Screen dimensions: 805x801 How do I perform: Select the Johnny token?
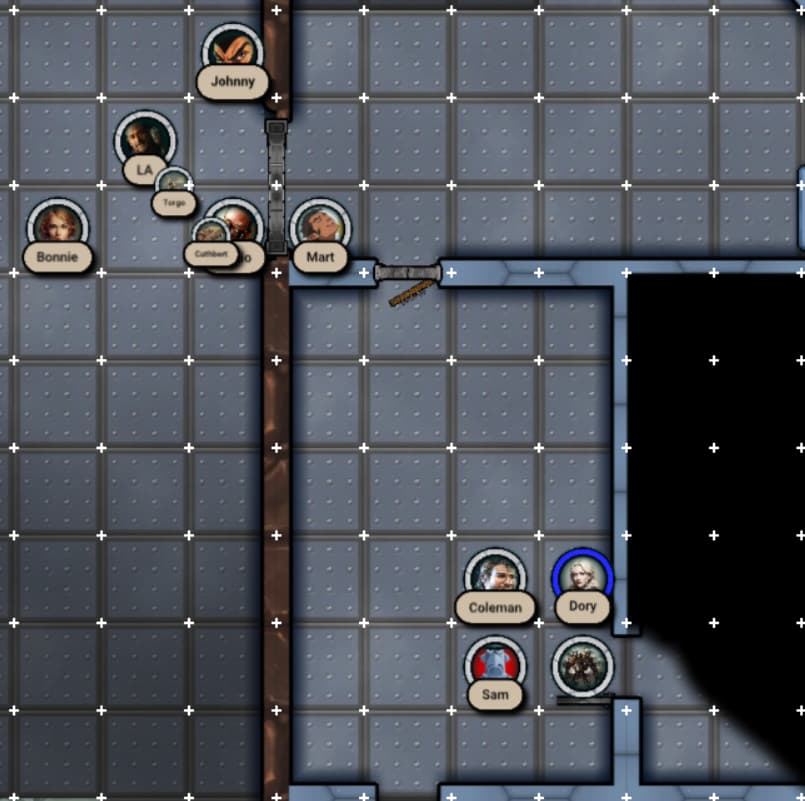[x=233, y=54]
